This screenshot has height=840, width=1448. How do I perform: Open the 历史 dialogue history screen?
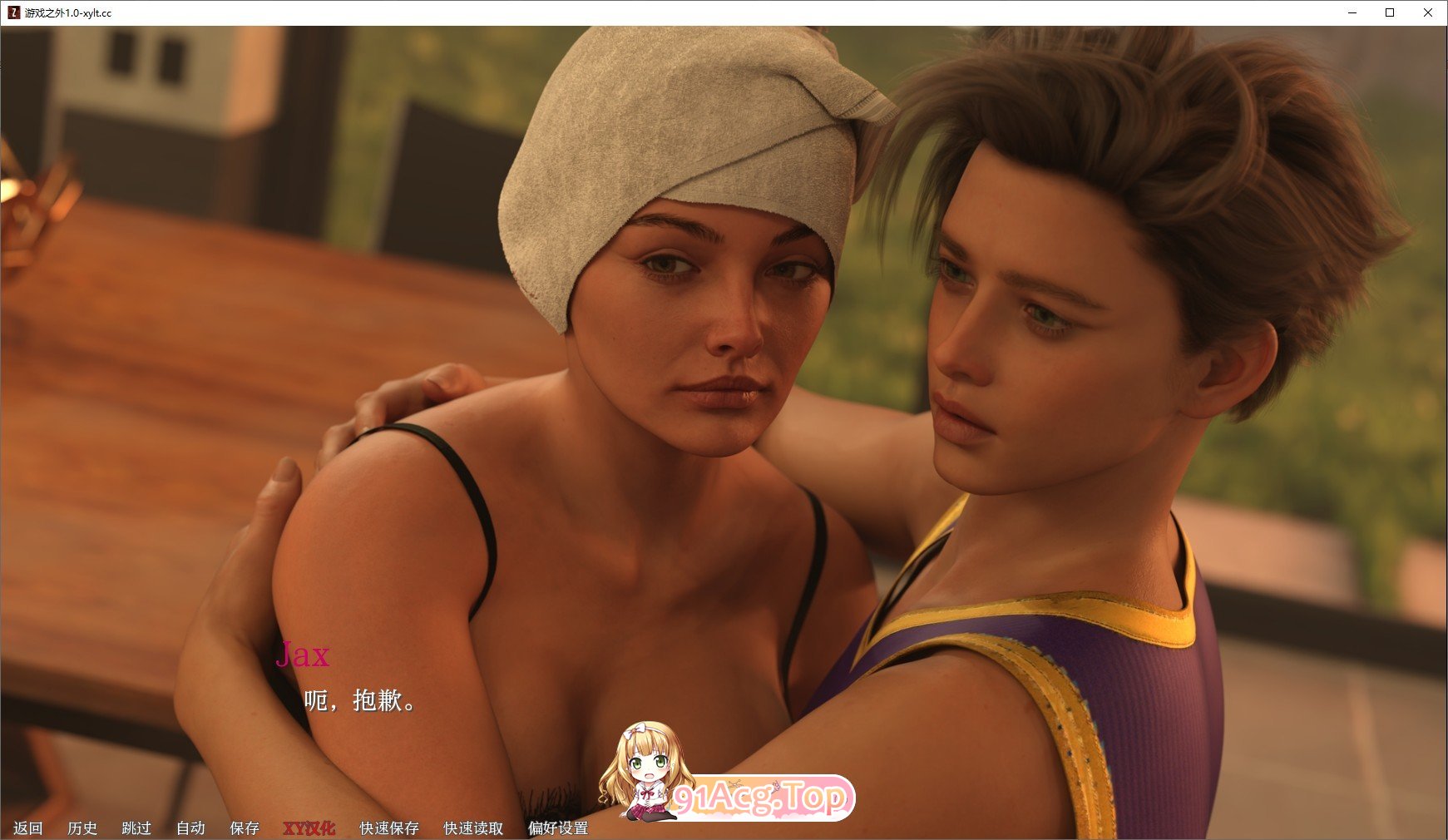pyautogui.click(x=83, y=828)
